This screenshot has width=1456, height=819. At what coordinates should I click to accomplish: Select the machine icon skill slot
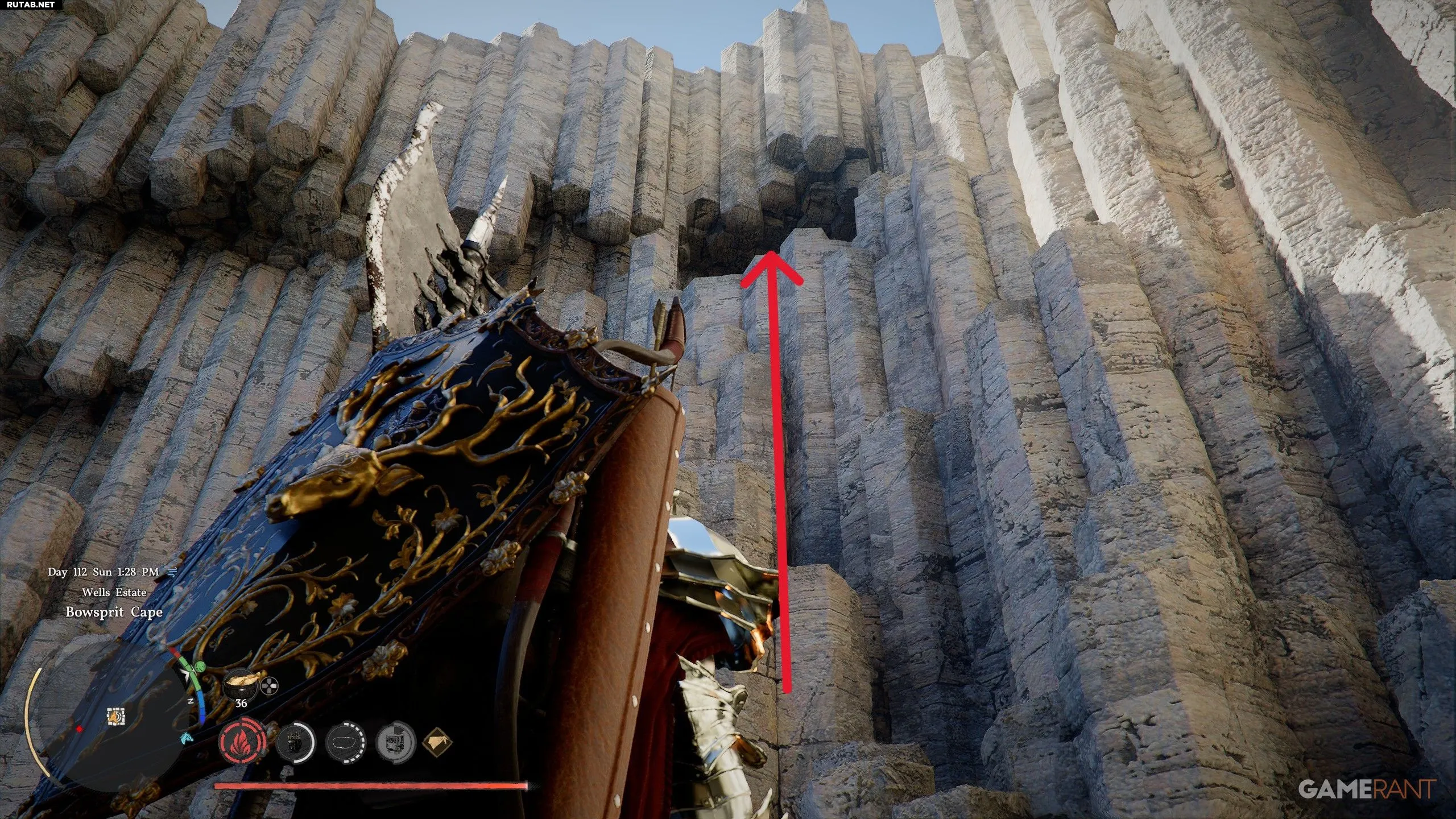click(x=395, y=742)
